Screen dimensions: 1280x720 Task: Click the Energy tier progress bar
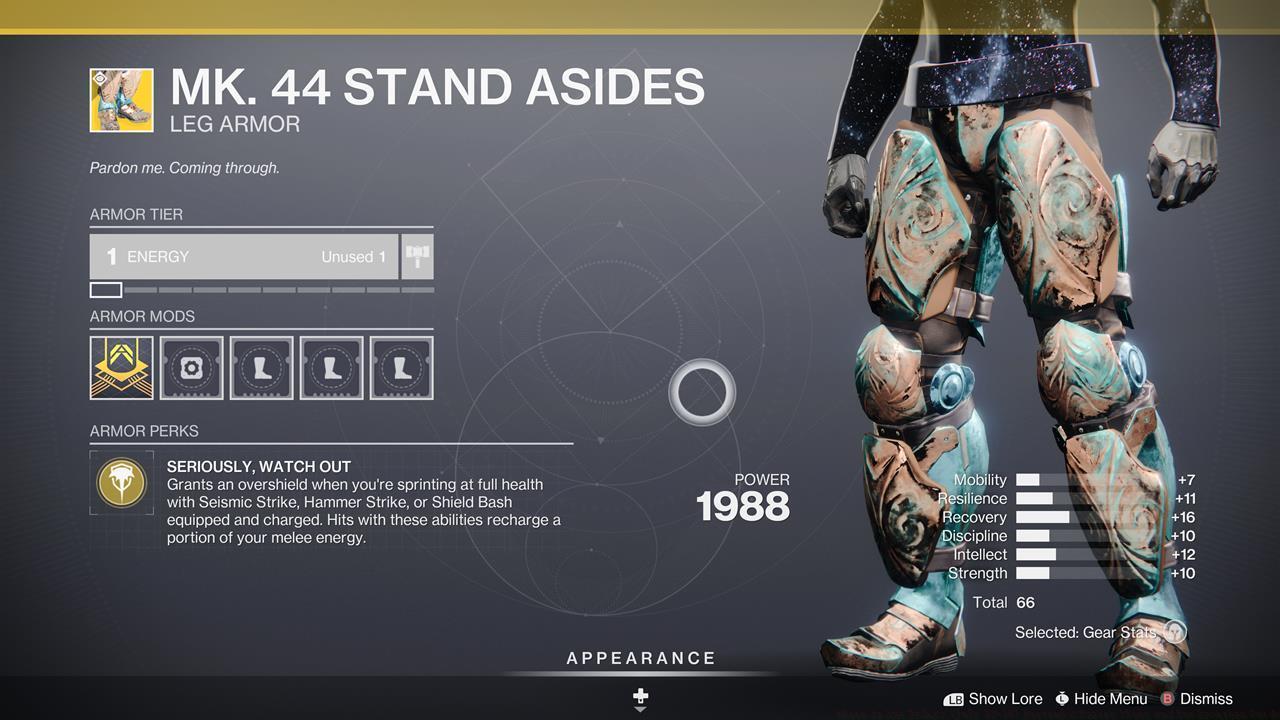coord(260,290)
